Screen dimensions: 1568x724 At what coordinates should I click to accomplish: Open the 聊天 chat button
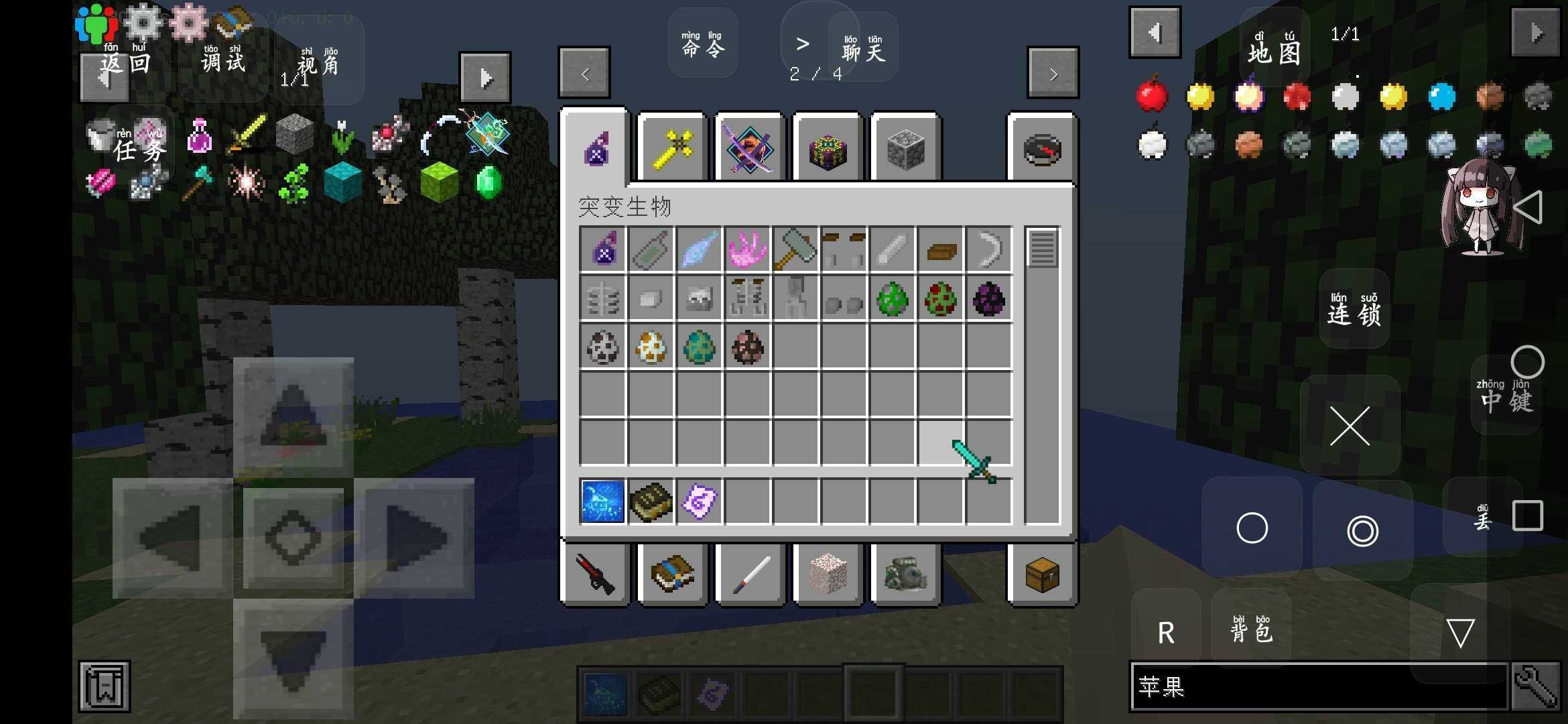pos(862,48)
